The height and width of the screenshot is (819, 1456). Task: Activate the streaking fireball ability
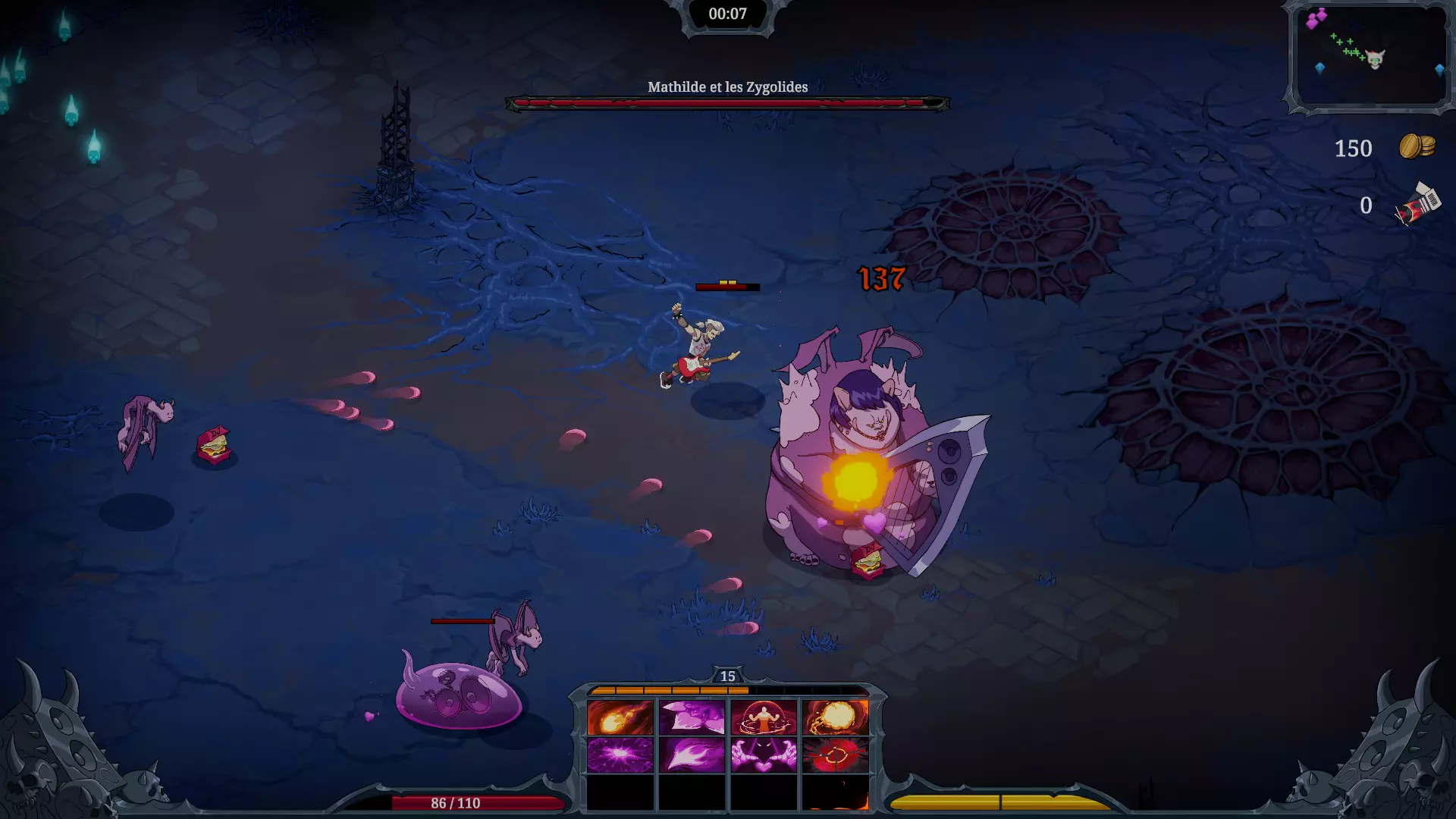620,717
